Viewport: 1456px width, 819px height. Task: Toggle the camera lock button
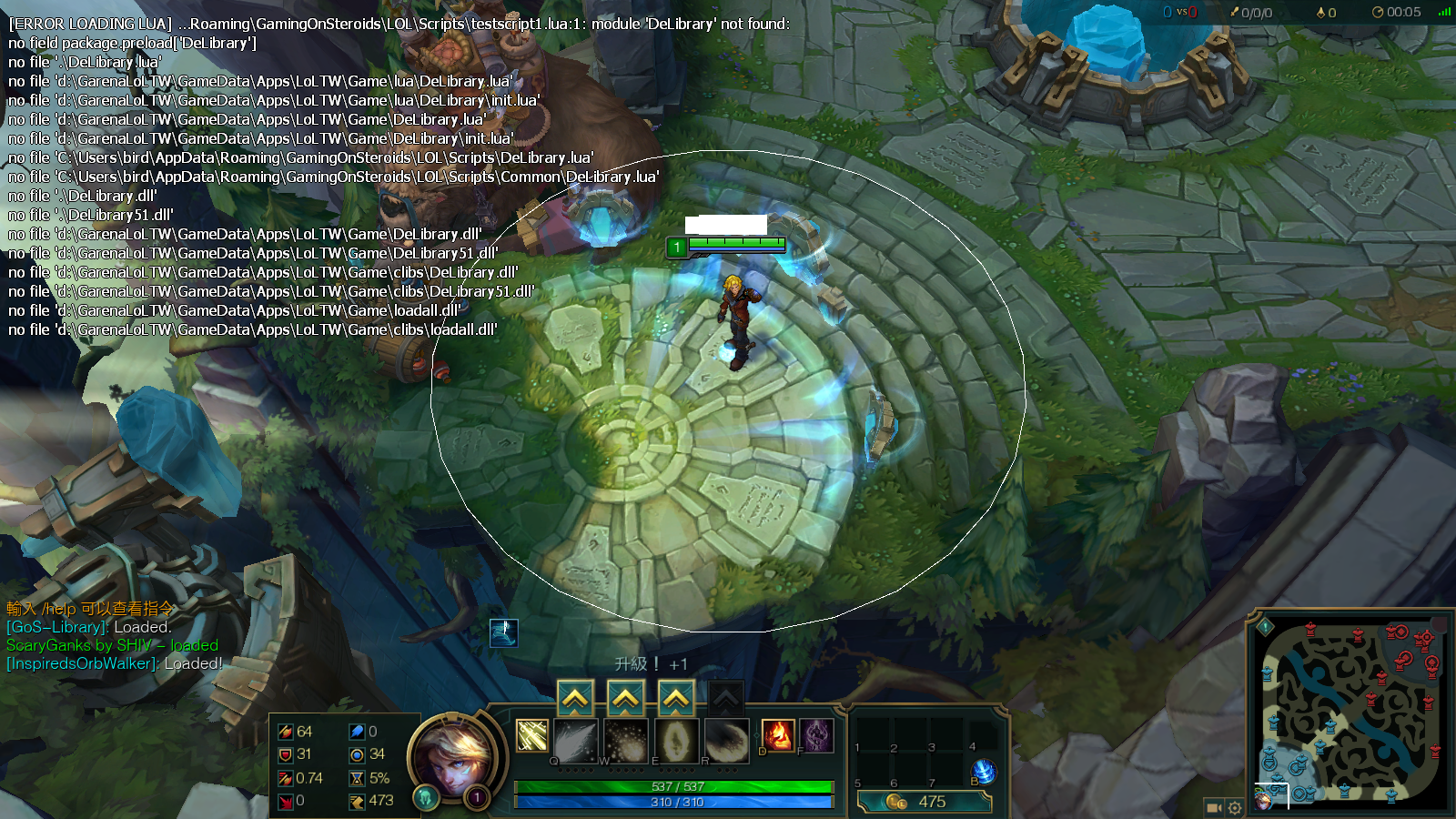(x=1214, y=807)
